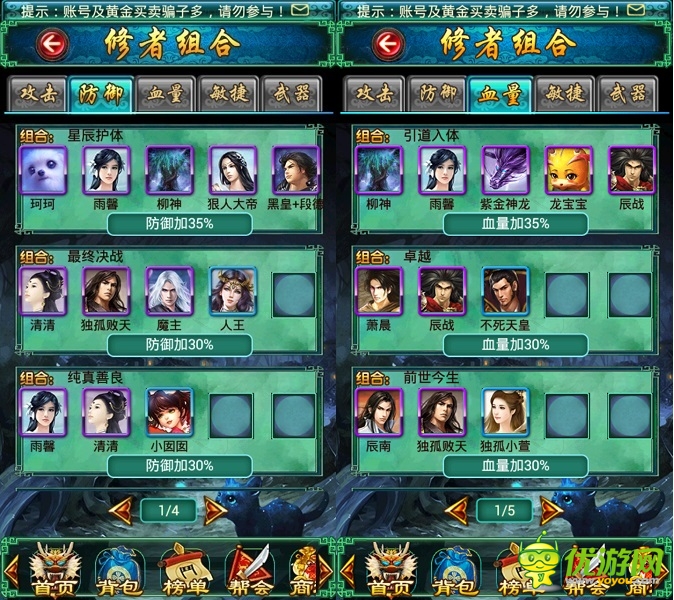Go to previous page beside 1/4 indicator
Screen dimensions: 674x600
coord(122,510)
